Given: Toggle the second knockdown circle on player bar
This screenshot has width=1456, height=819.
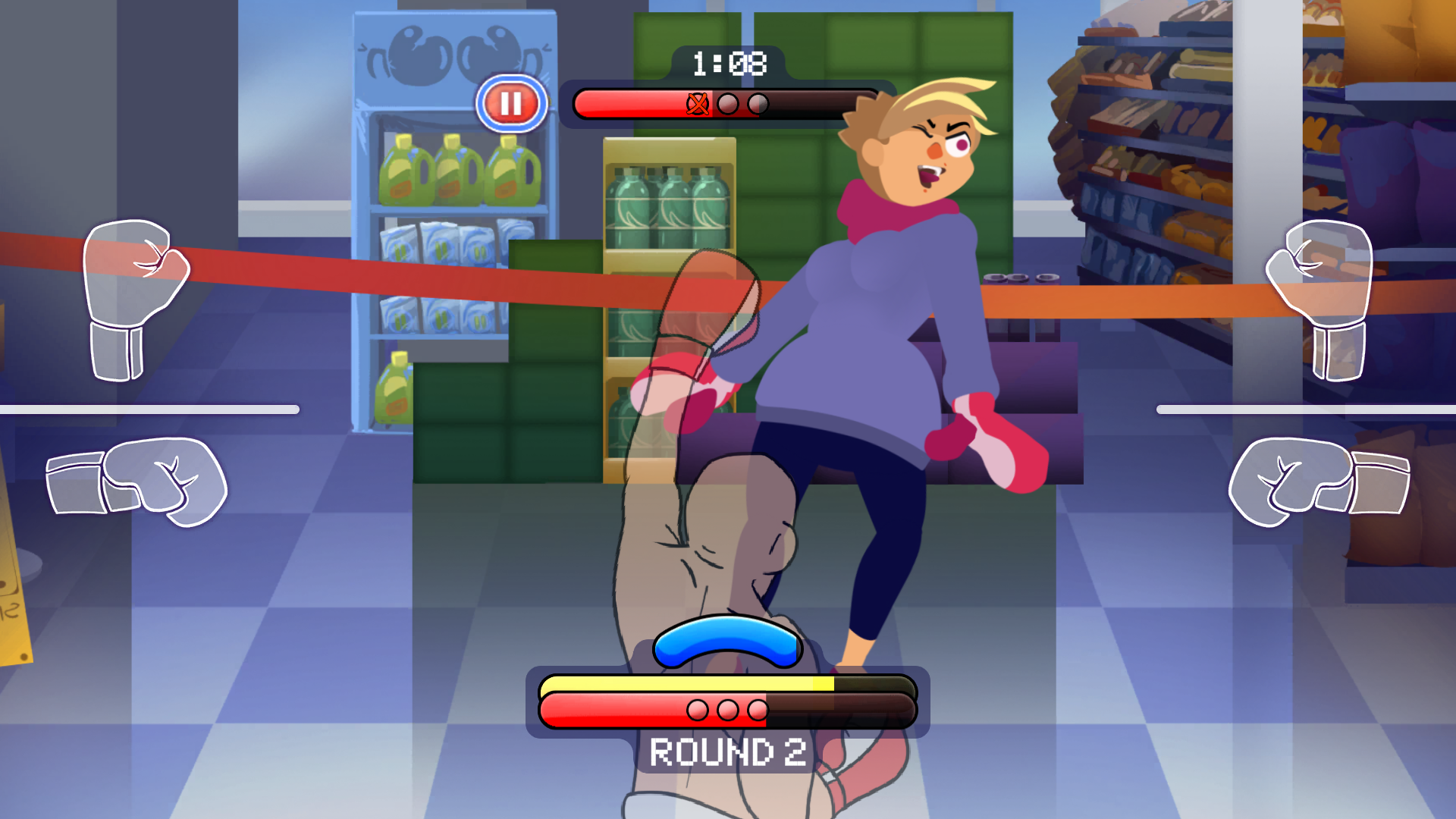Looking at the screenshot, I should 729,711.
